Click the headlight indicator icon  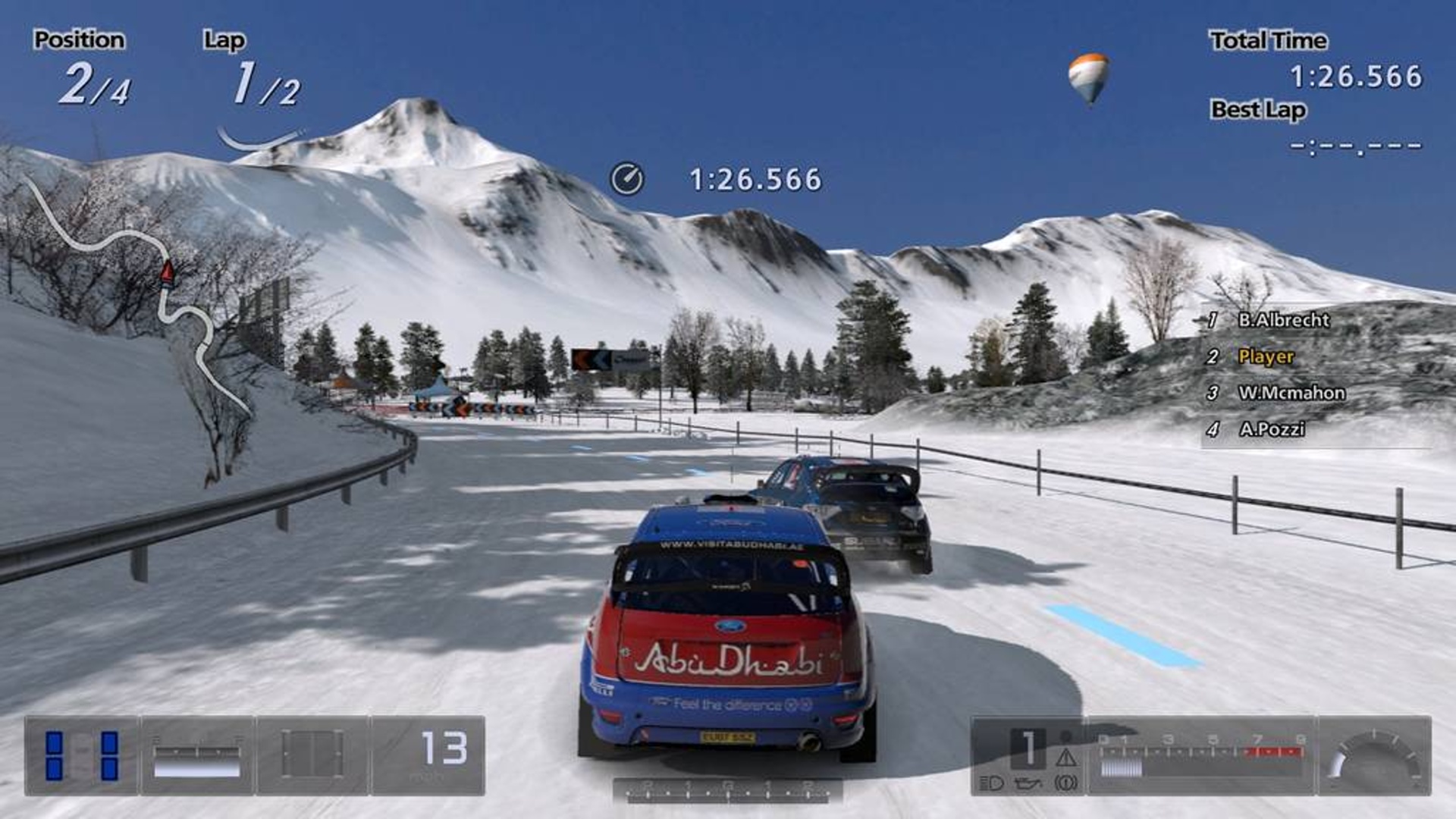[x=991, y=783]
